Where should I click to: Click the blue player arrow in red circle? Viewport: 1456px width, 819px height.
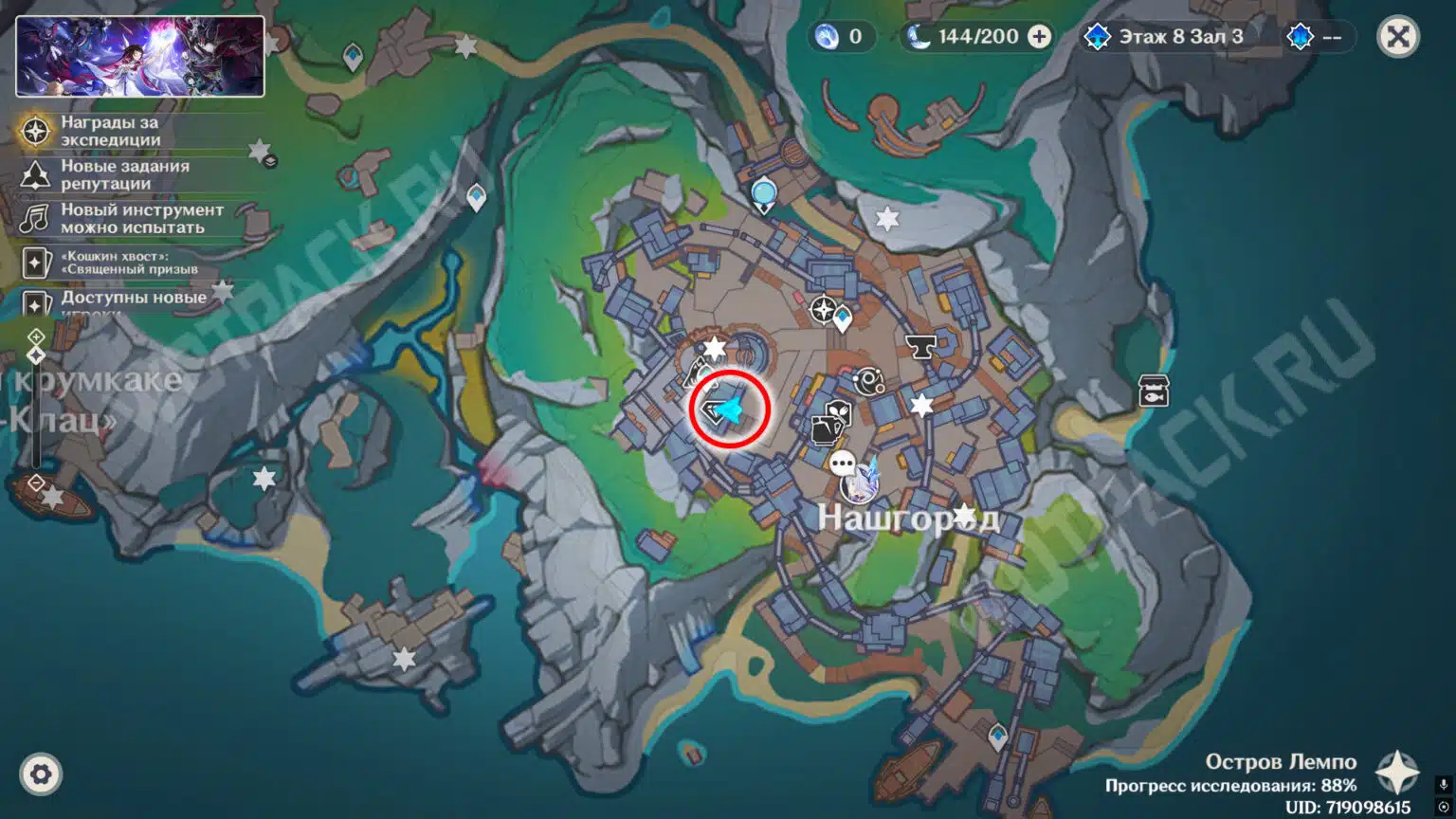pos(728,409)
